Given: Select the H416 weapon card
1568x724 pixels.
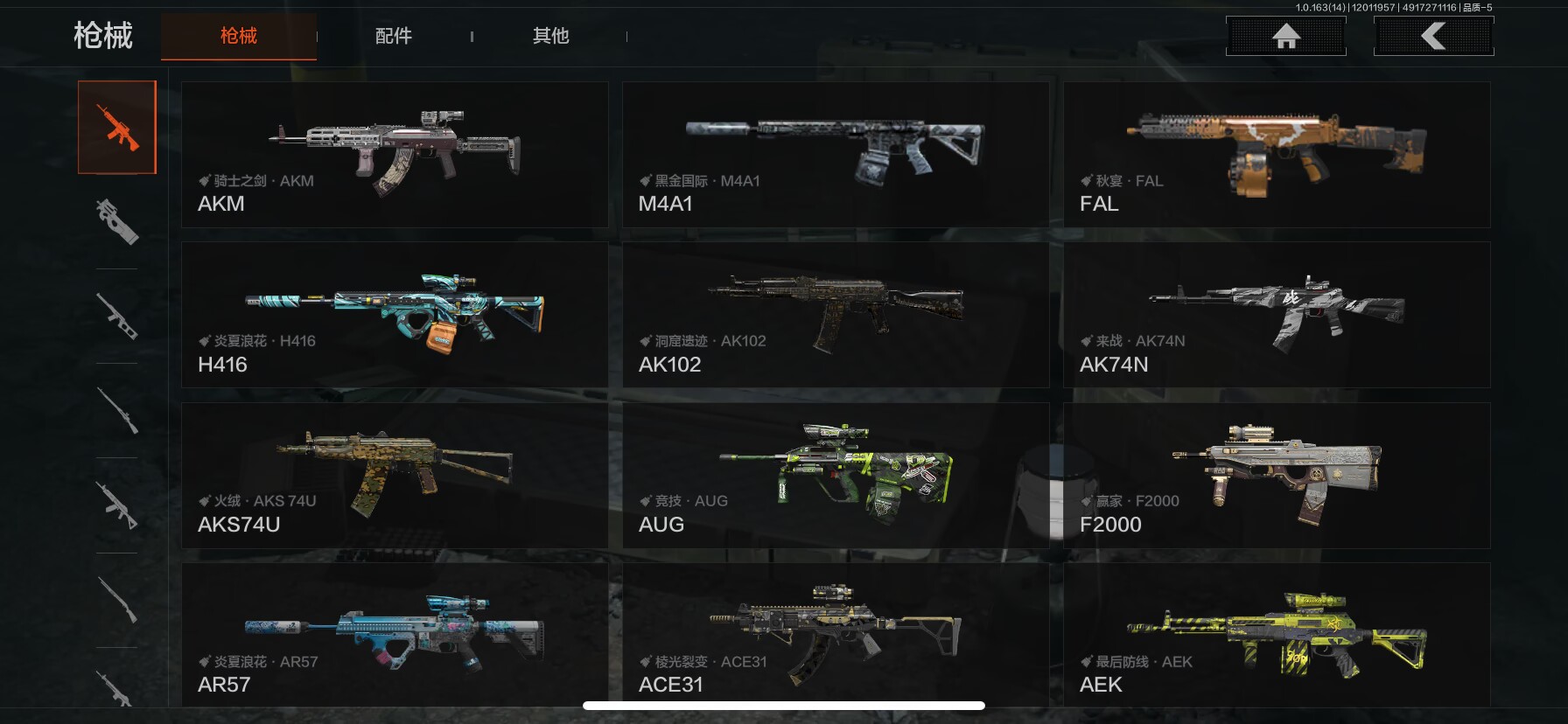Looking at the screenshot, I should coord(395,315).
